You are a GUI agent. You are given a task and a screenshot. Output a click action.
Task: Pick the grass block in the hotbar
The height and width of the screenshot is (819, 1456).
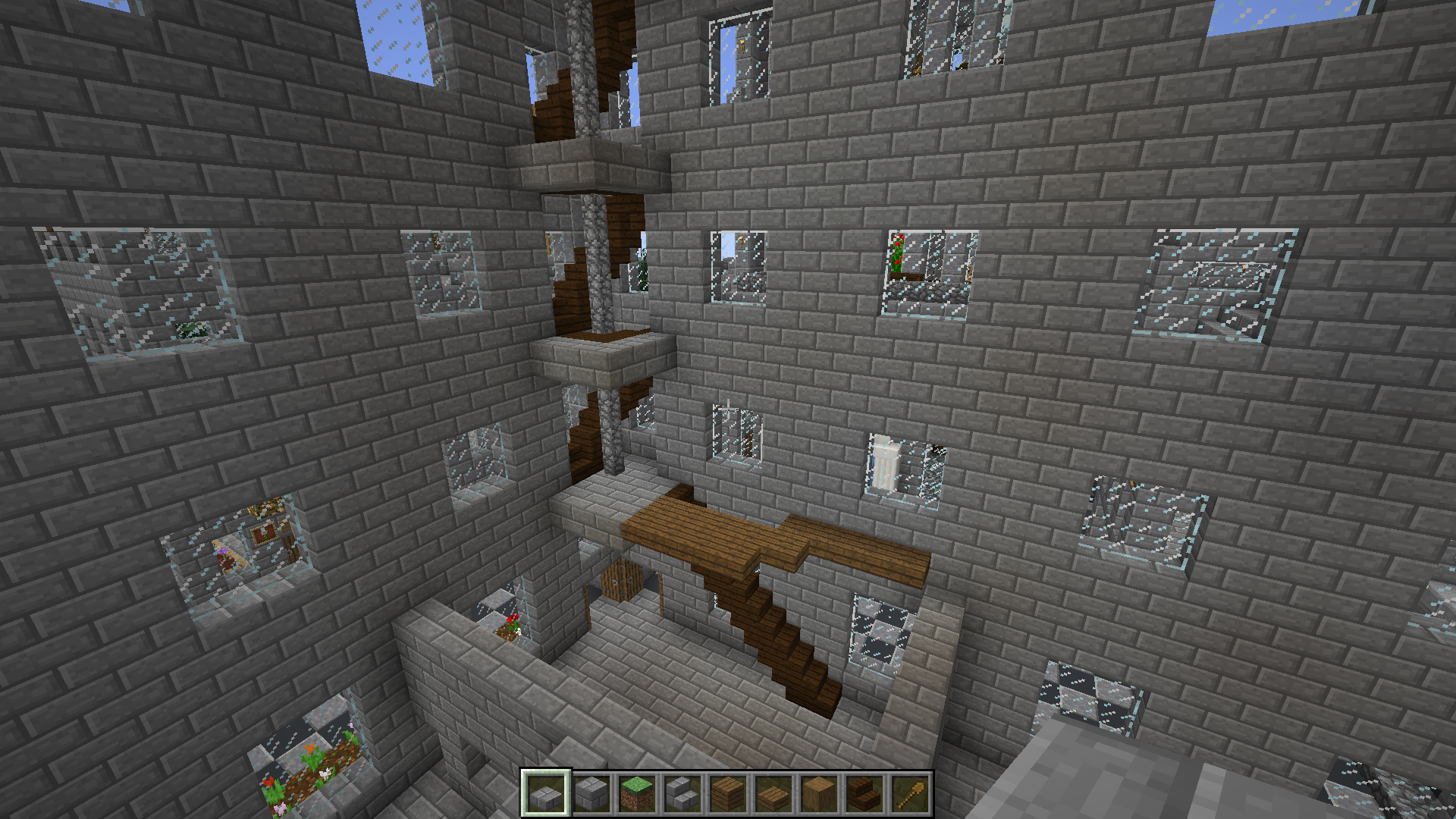coord(637,793)
